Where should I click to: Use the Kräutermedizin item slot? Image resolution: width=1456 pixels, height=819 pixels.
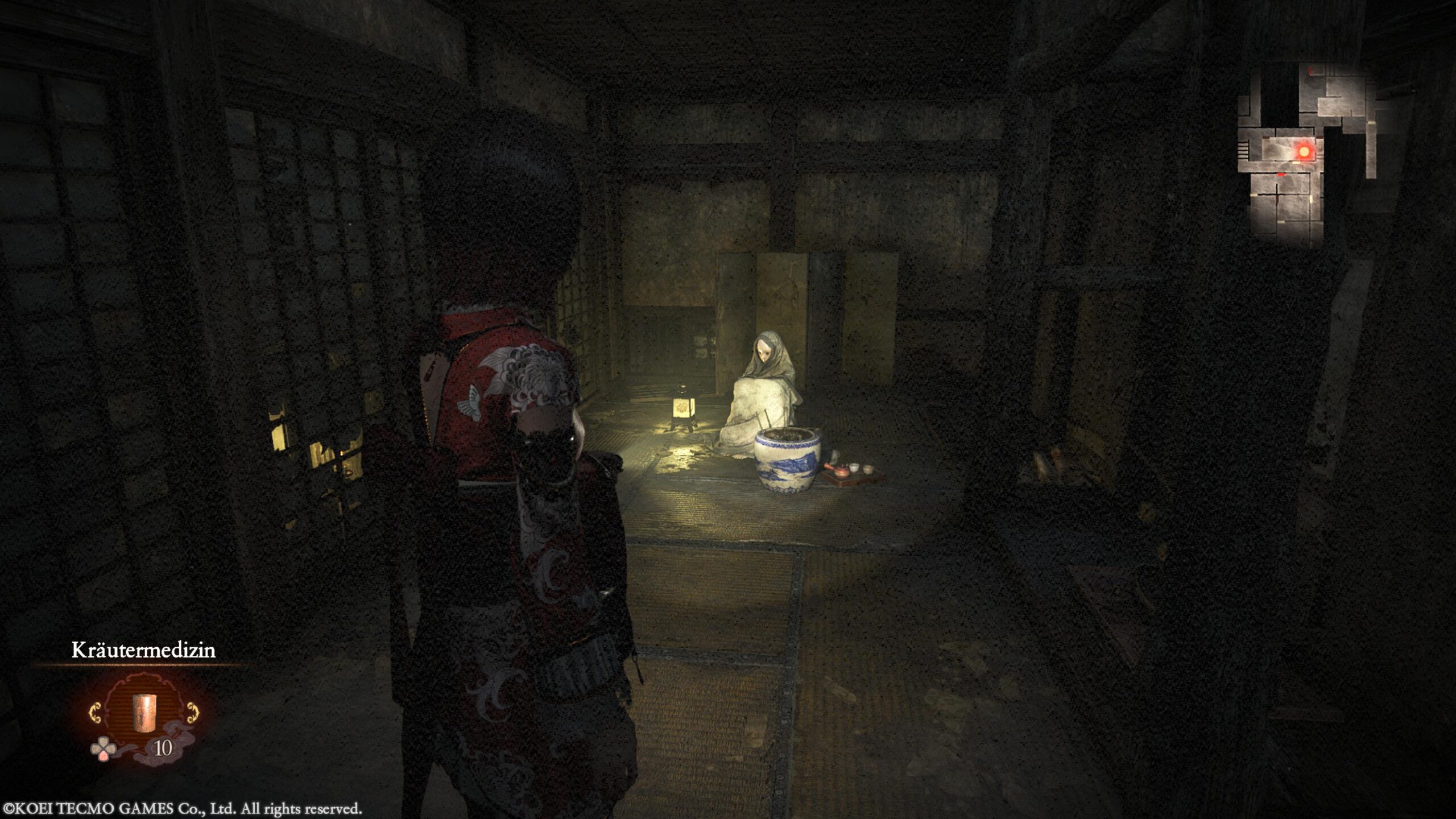click(144, 713)
